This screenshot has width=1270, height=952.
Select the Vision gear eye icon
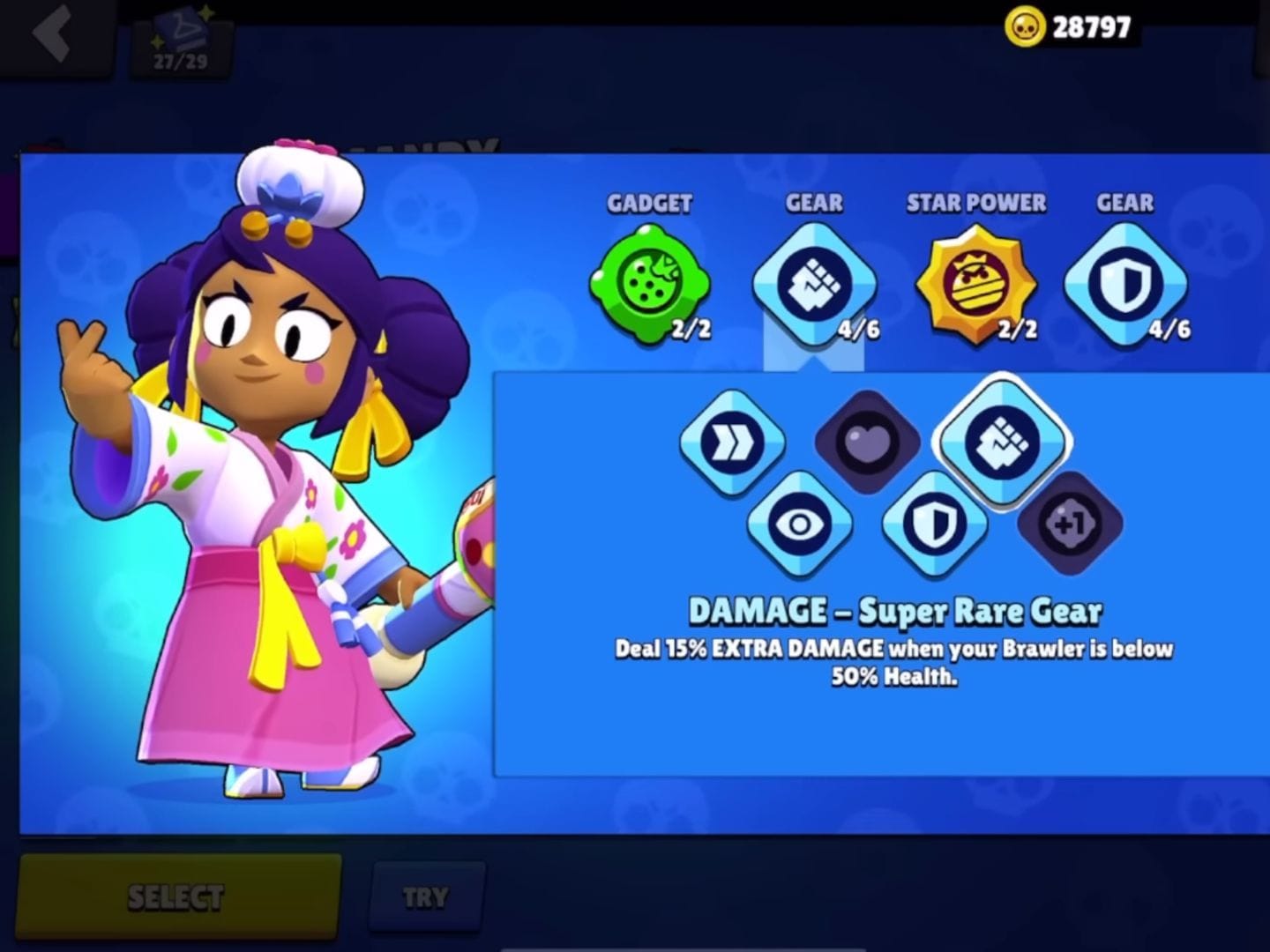click(800, 524)
